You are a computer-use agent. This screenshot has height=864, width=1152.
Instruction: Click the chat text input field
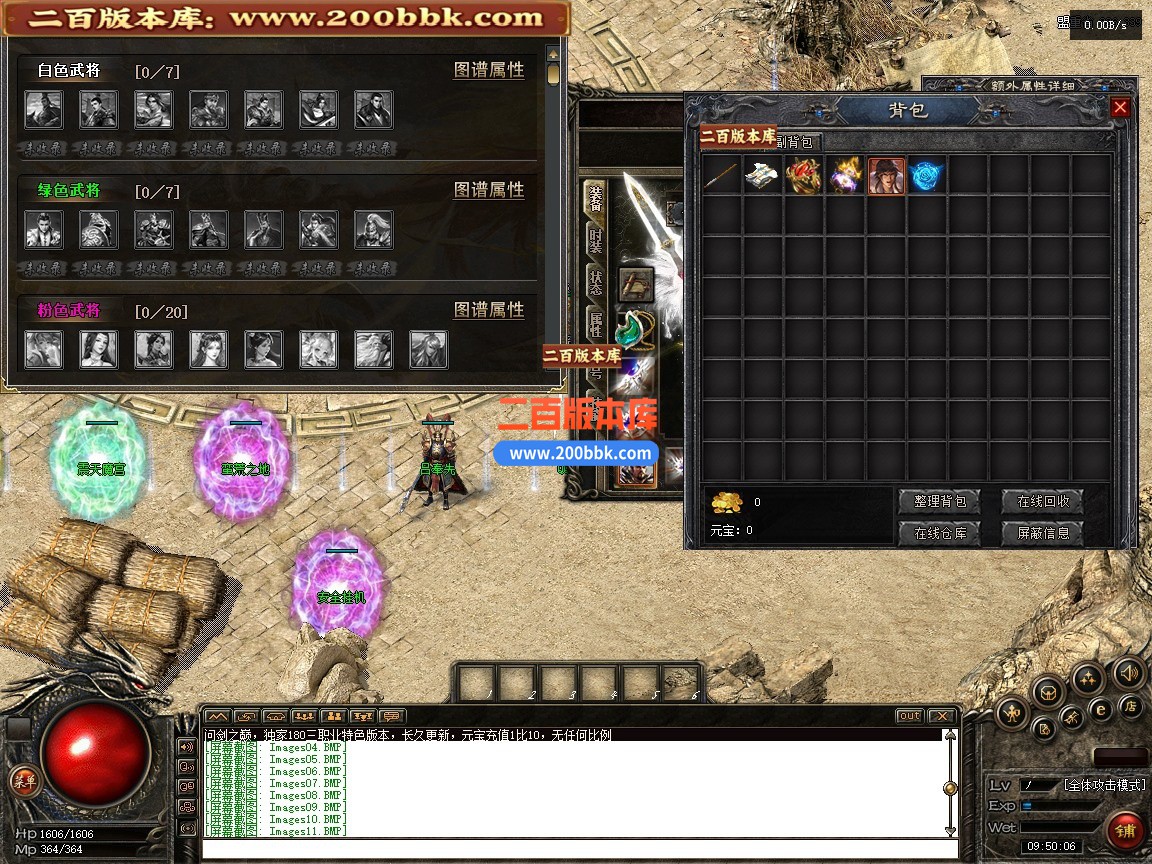point(578,849)
